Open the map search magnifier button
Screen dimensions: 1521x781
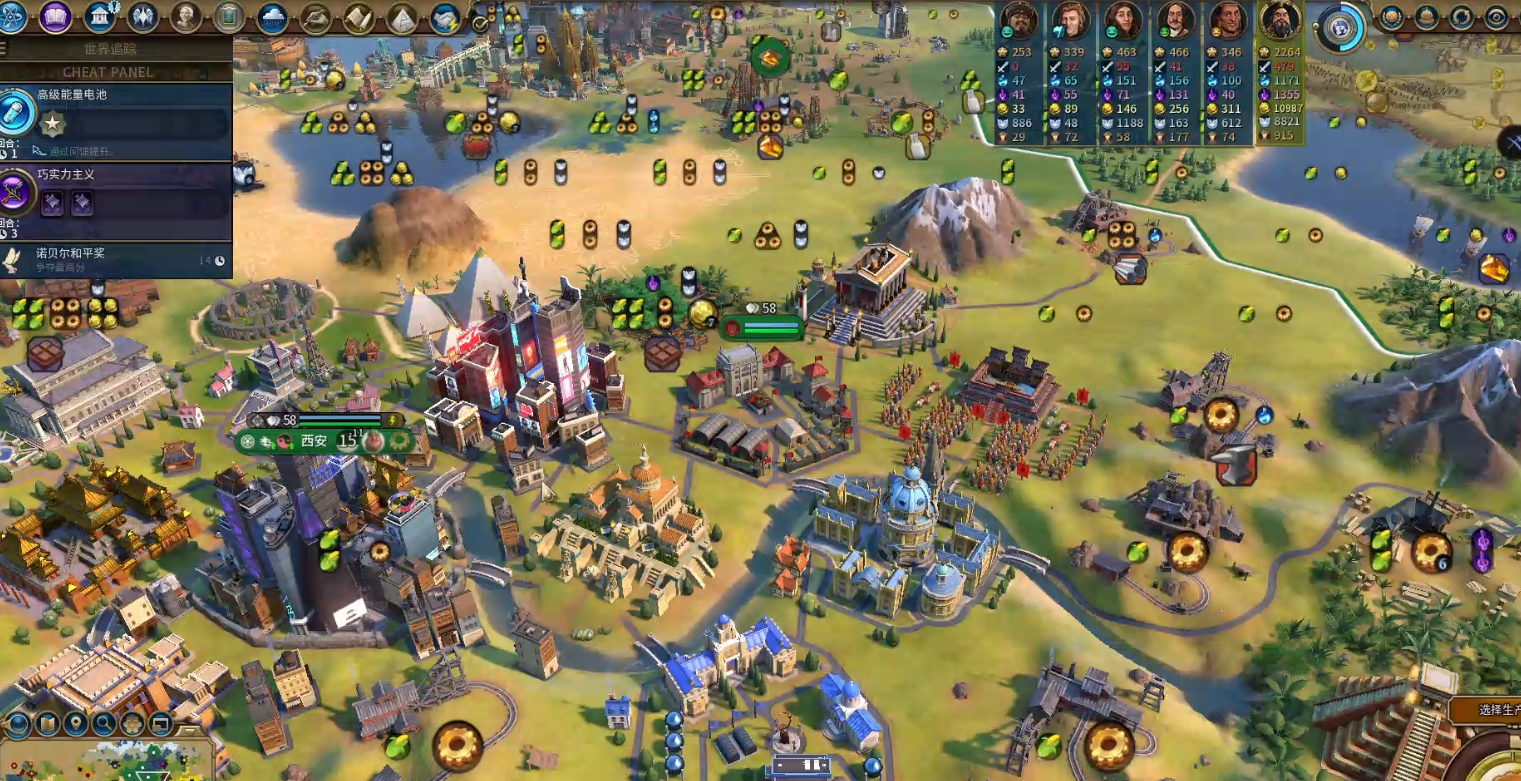click(x=104, y=723)
